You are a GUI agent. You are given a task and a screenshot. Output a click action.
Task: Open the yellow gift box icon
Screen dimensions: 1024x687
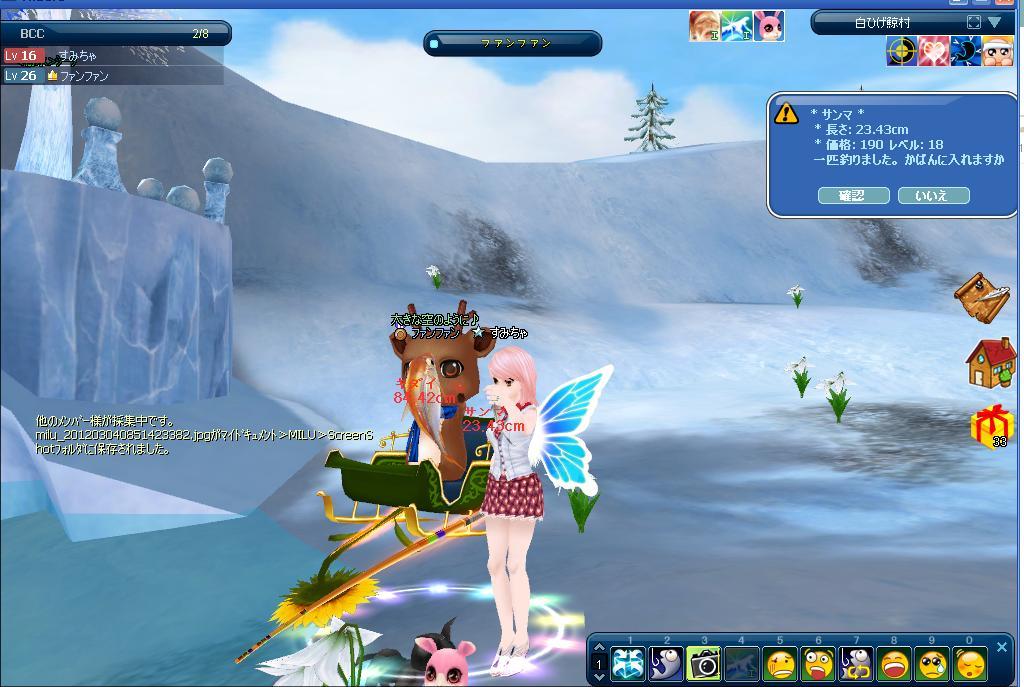(x=990, y=426)
